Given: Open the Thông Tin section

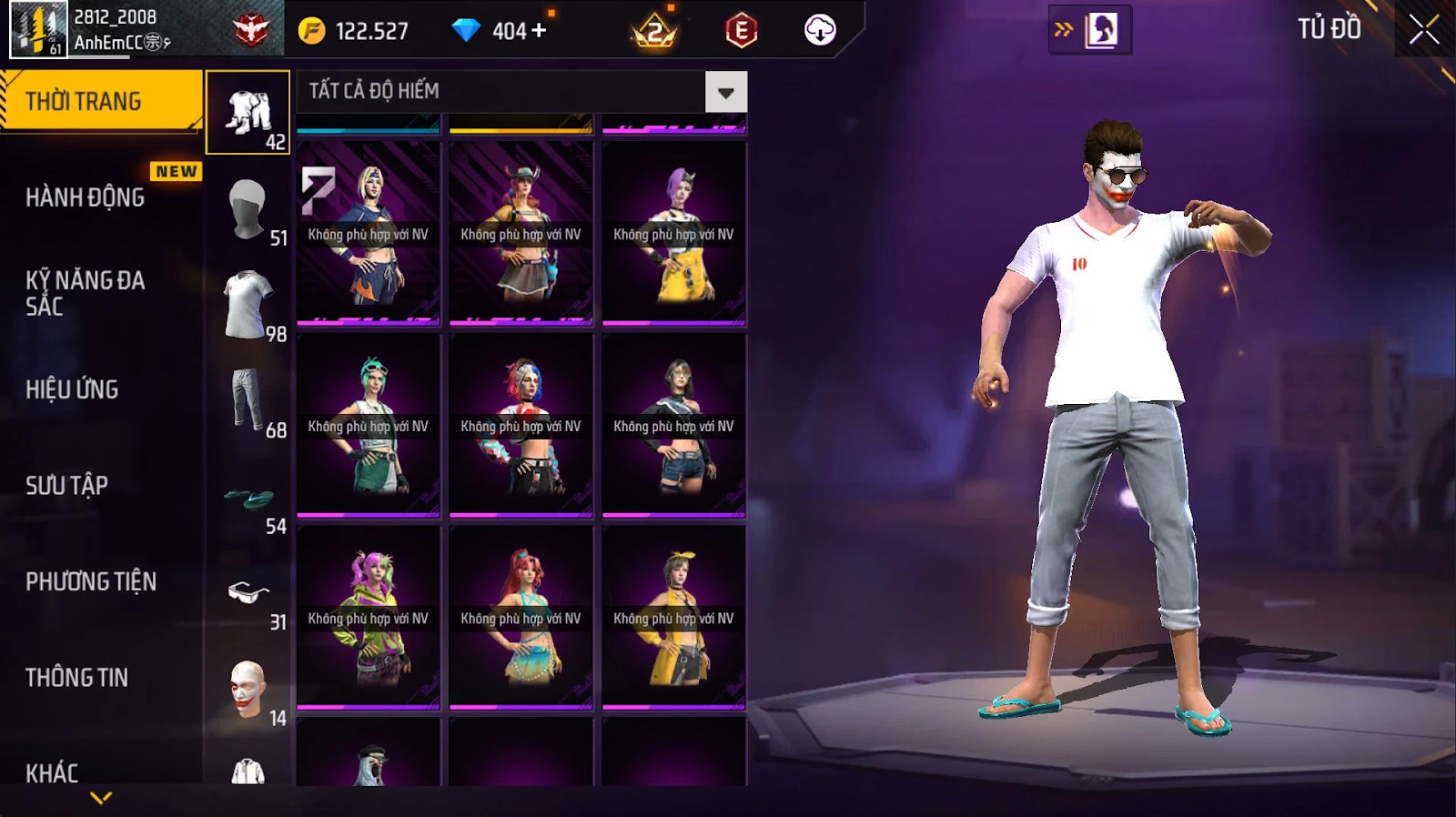Looking at the screenshot, I should click(76, 677).
